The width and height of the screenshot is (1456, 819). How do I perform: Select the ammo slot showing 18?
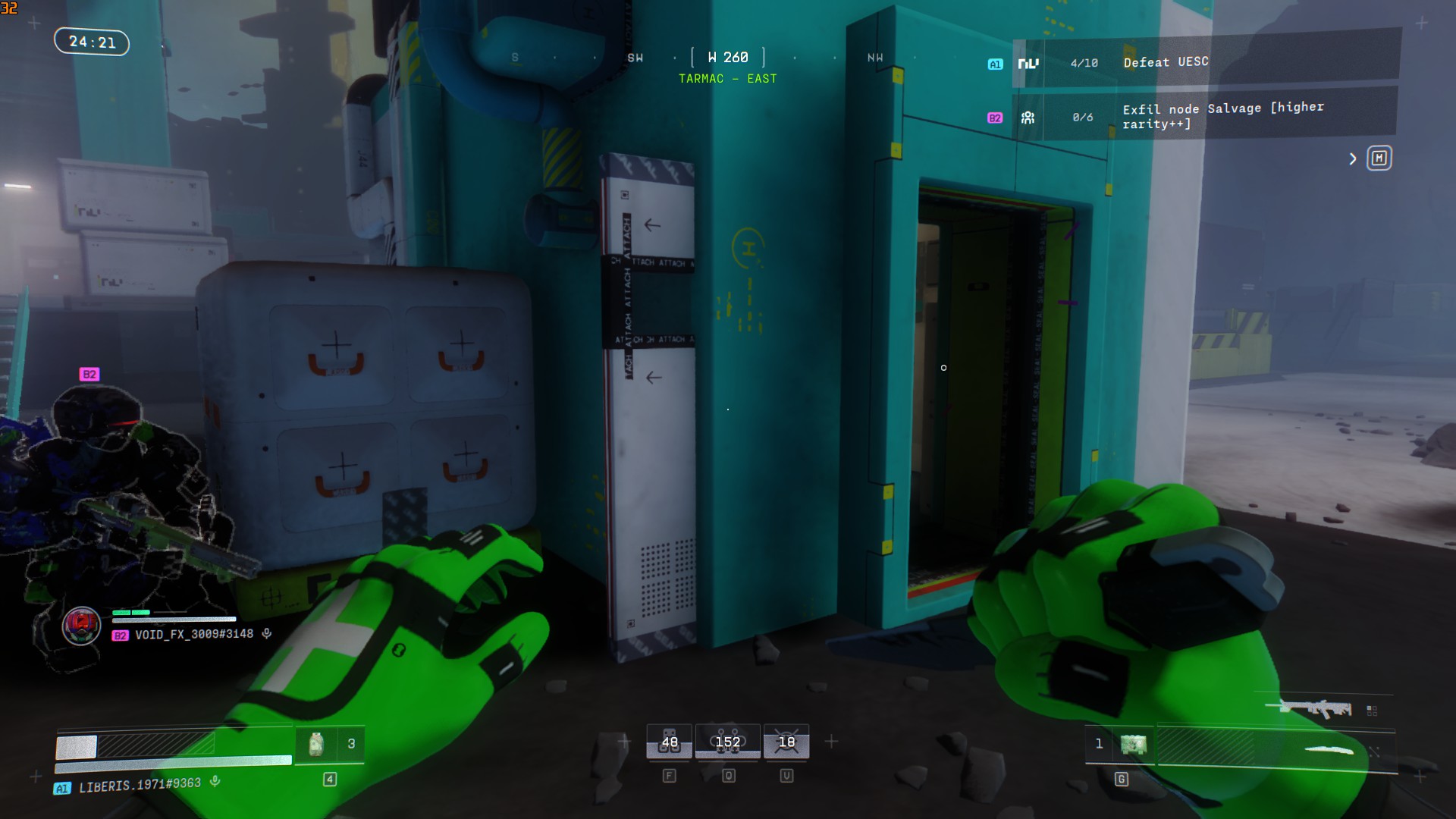point(786,742)
